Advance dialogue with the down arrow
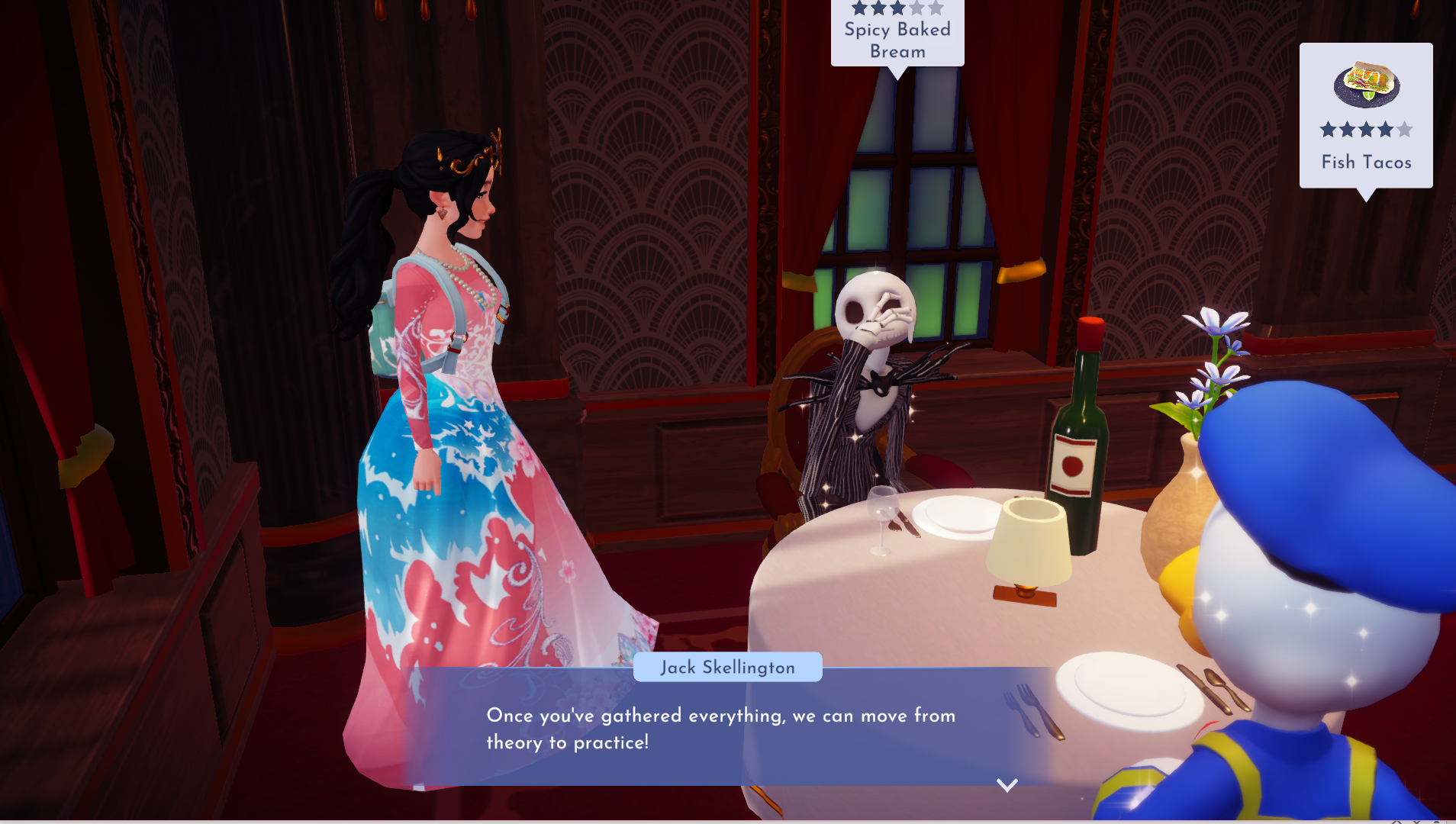The width and height of the screenshot is (1456, 824). [x=1007, y=785]
